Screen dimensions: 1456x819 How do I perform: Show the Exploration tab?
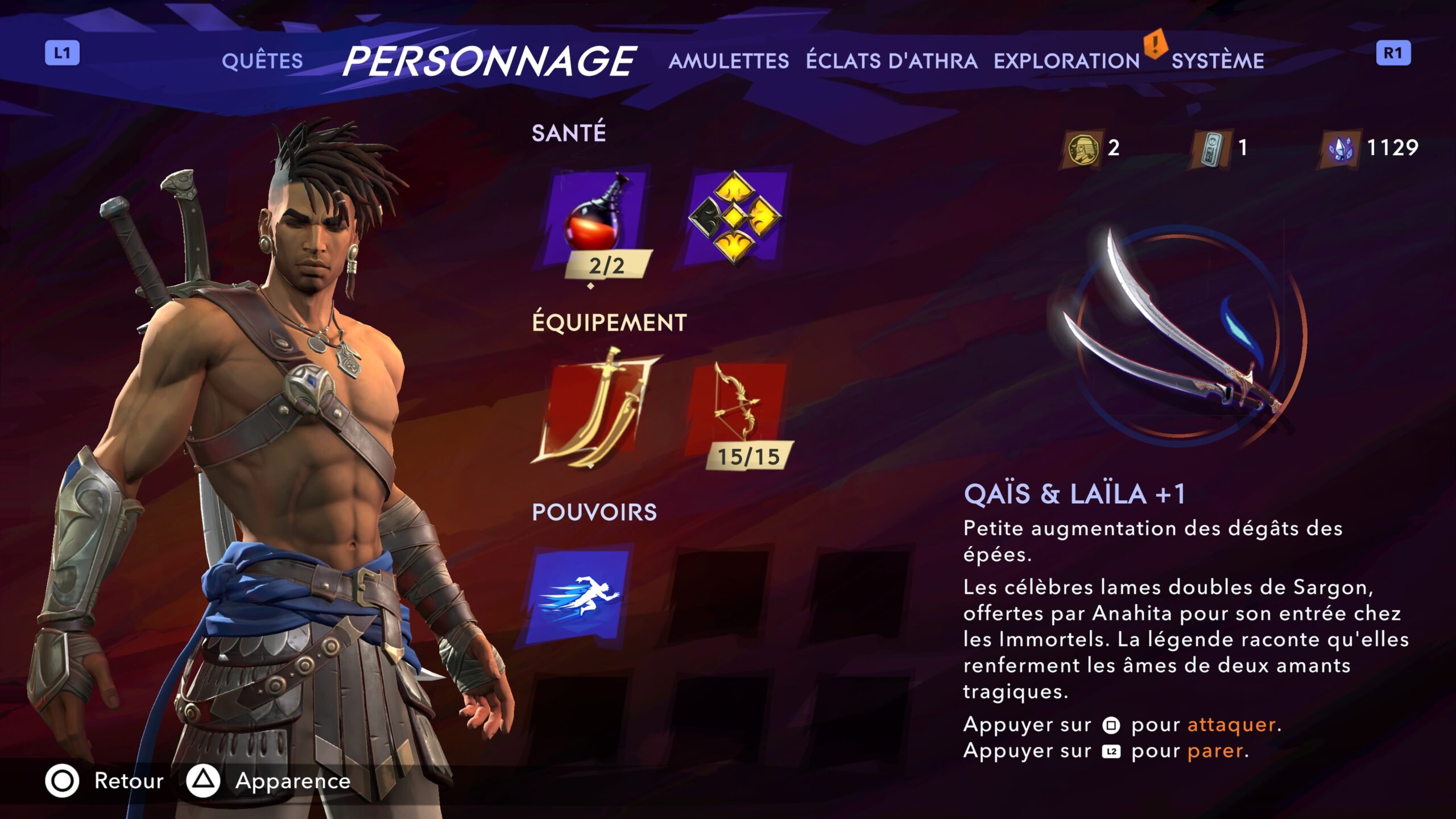[x=1066, y=61]
